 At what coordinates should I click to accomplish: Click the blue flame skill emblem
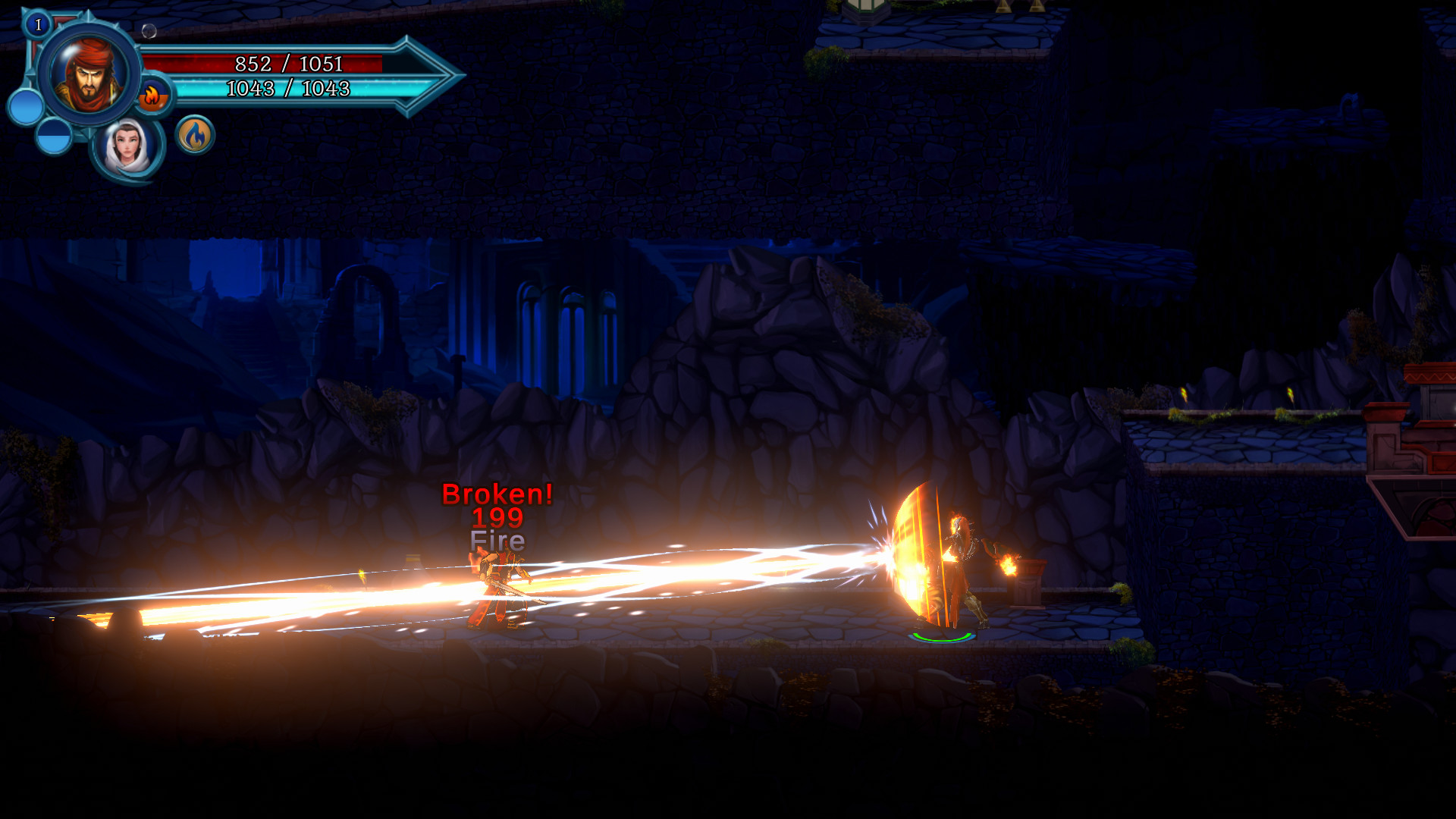195,134
